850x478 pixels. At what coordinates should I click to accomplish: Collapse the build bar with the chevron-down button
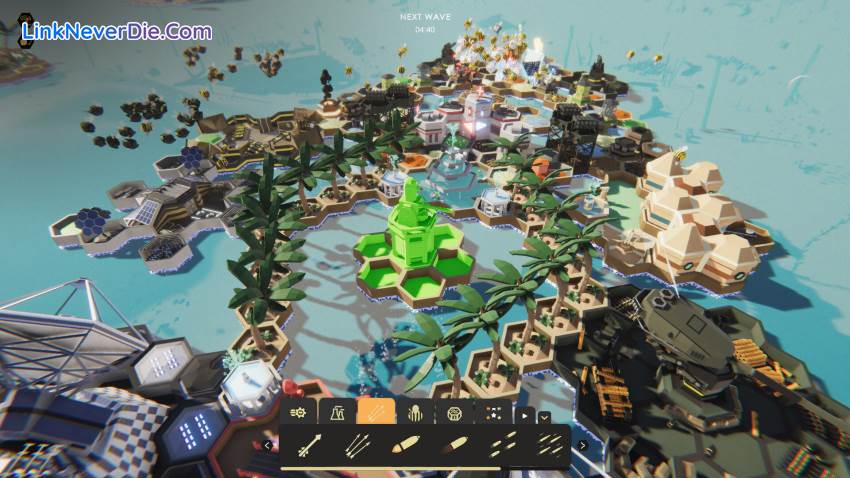point(544,417)
